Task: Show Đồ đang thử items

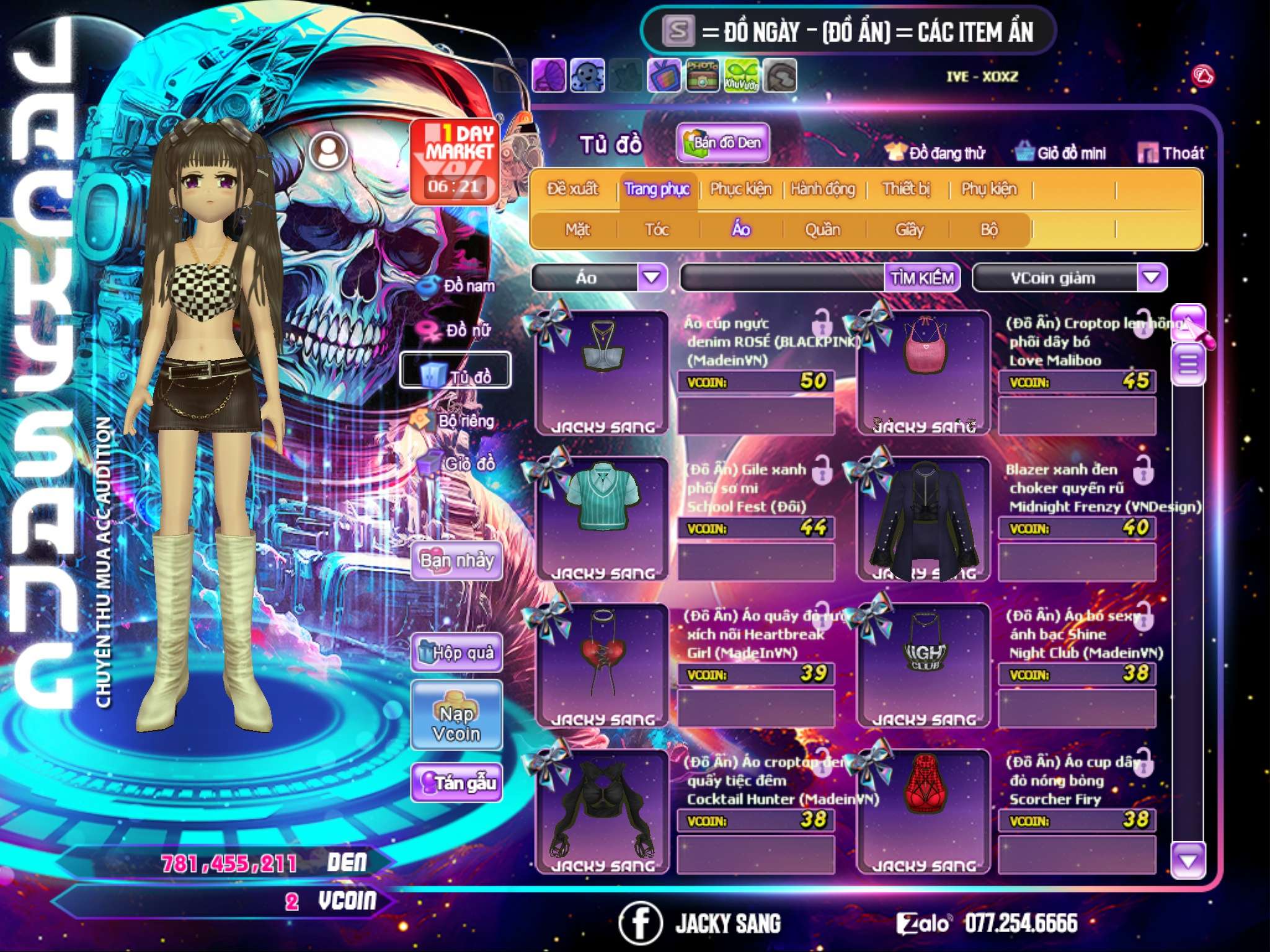Action: tap(935, 153)
